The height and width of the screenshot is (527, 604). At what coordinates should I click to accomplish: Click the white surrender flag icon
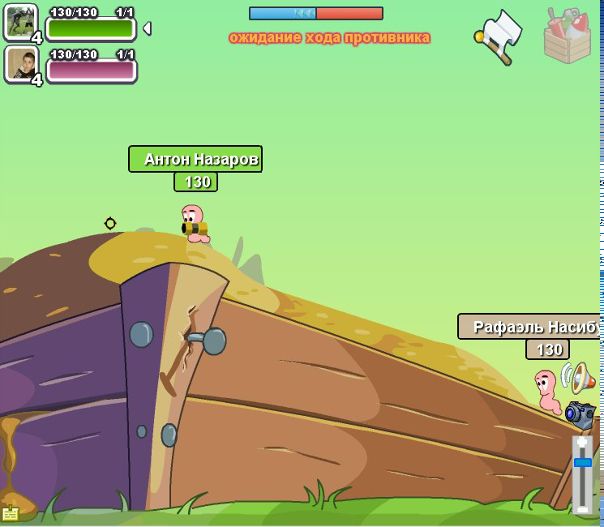[x=499, y=36]
